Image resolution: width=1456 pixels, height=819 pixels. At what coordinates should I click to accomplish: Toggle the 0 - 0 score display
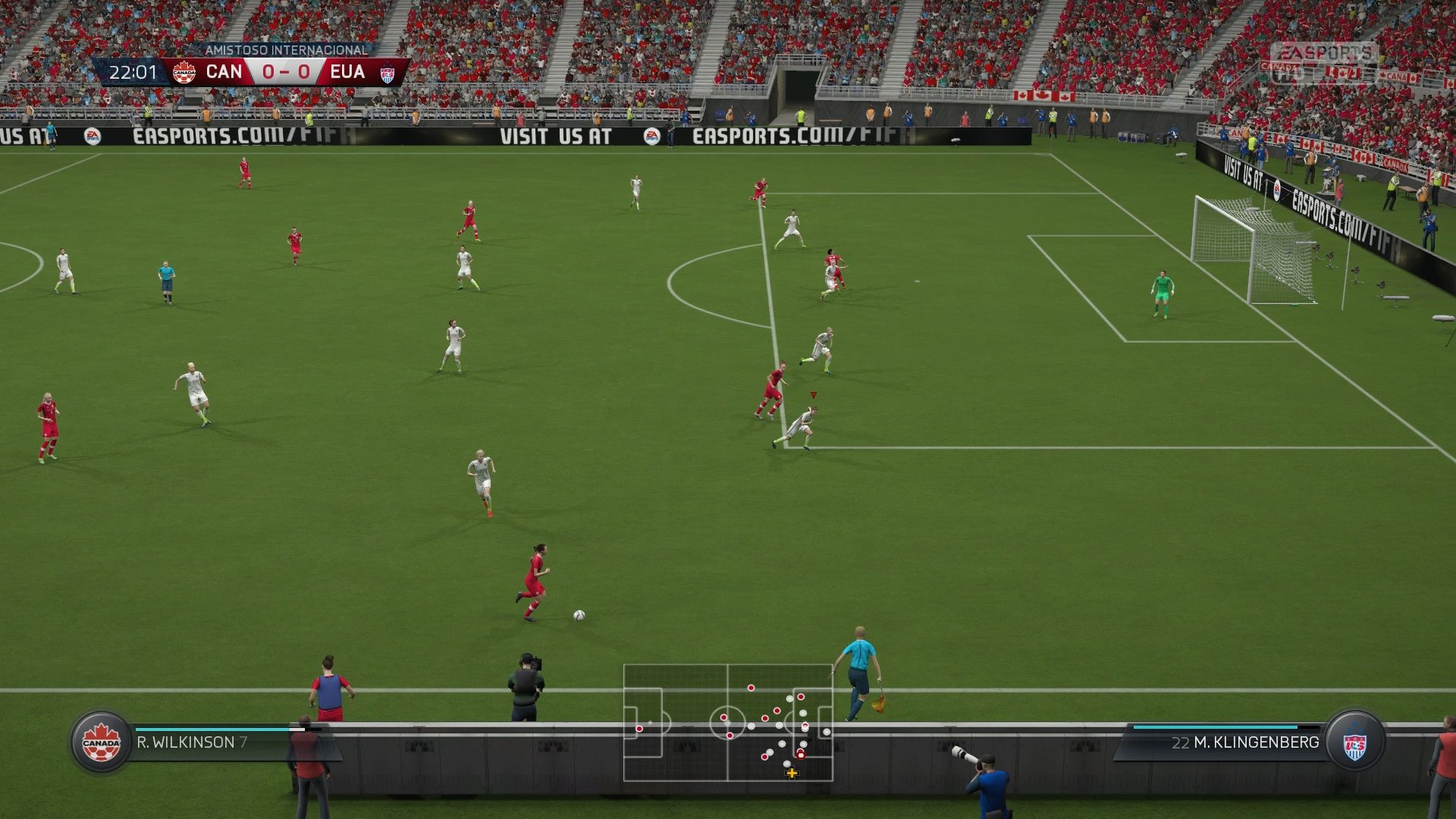coord(287,72)
